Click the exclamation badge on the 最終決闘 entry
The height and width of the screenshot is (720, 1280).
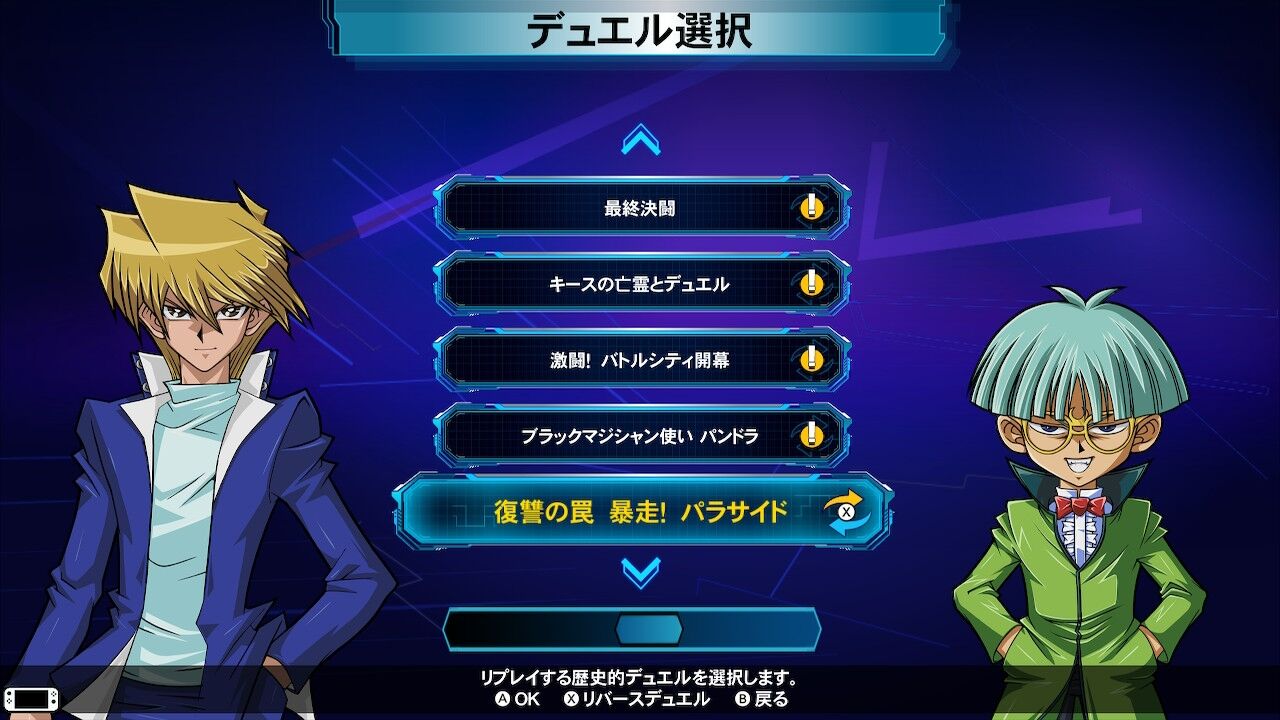(811, 210)
